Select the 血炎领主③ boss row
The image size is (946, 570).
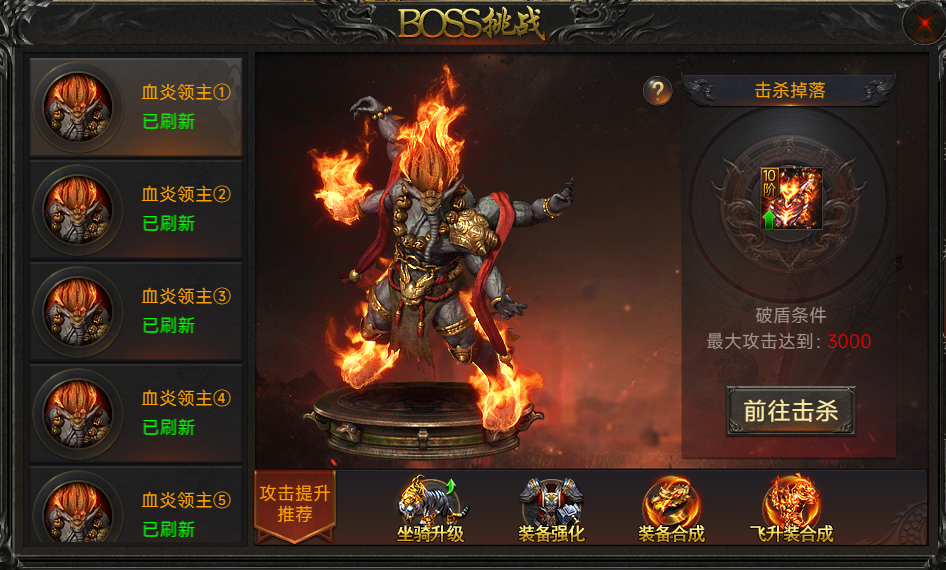pyautogui.click(x=136, y=311)
